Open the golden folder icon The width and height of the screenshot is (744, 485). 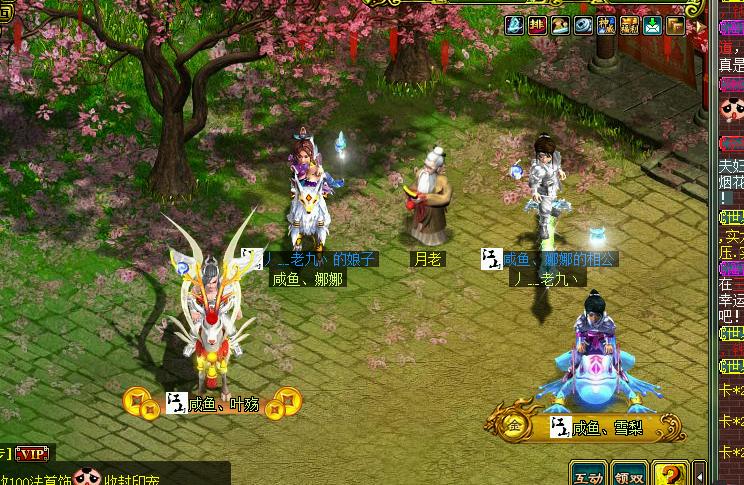tap(675, 26)
